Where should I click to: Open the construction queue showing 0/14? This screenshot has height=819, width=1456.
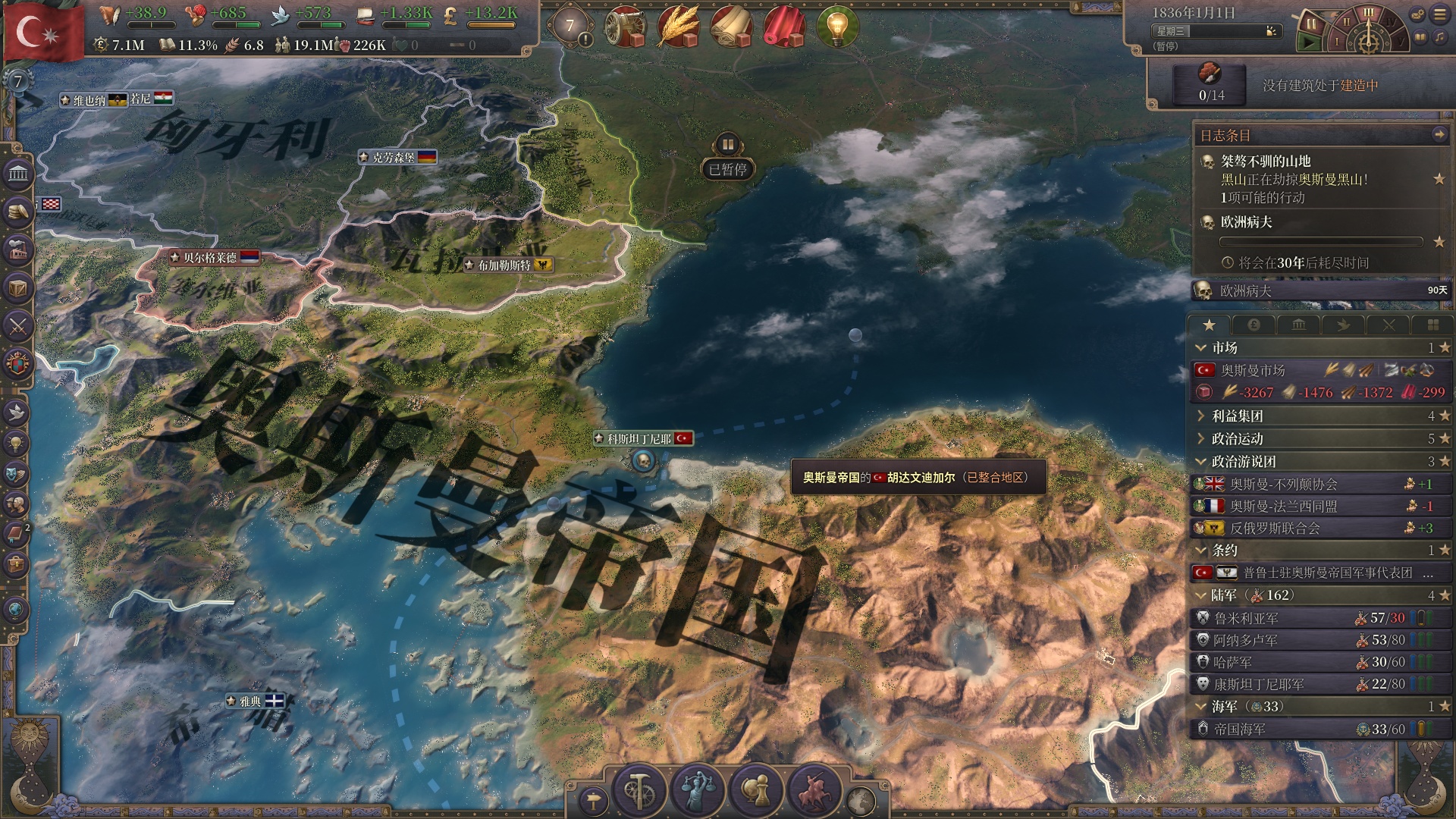[1211, 84]
